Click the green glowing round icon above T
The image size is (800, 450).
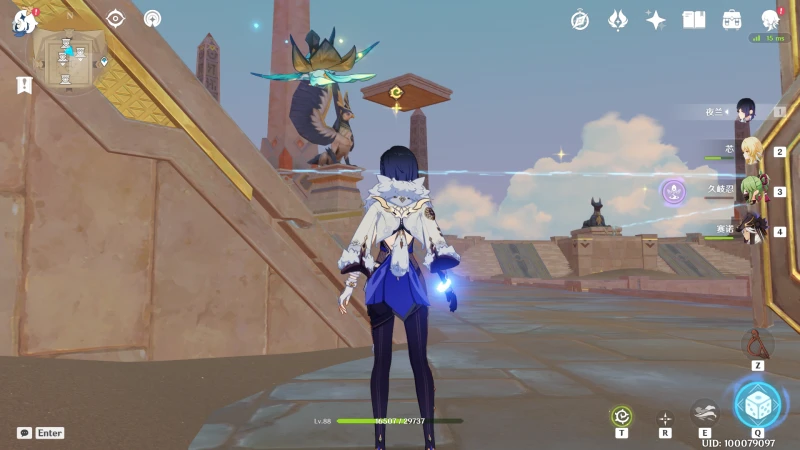(x=621, y=416)
